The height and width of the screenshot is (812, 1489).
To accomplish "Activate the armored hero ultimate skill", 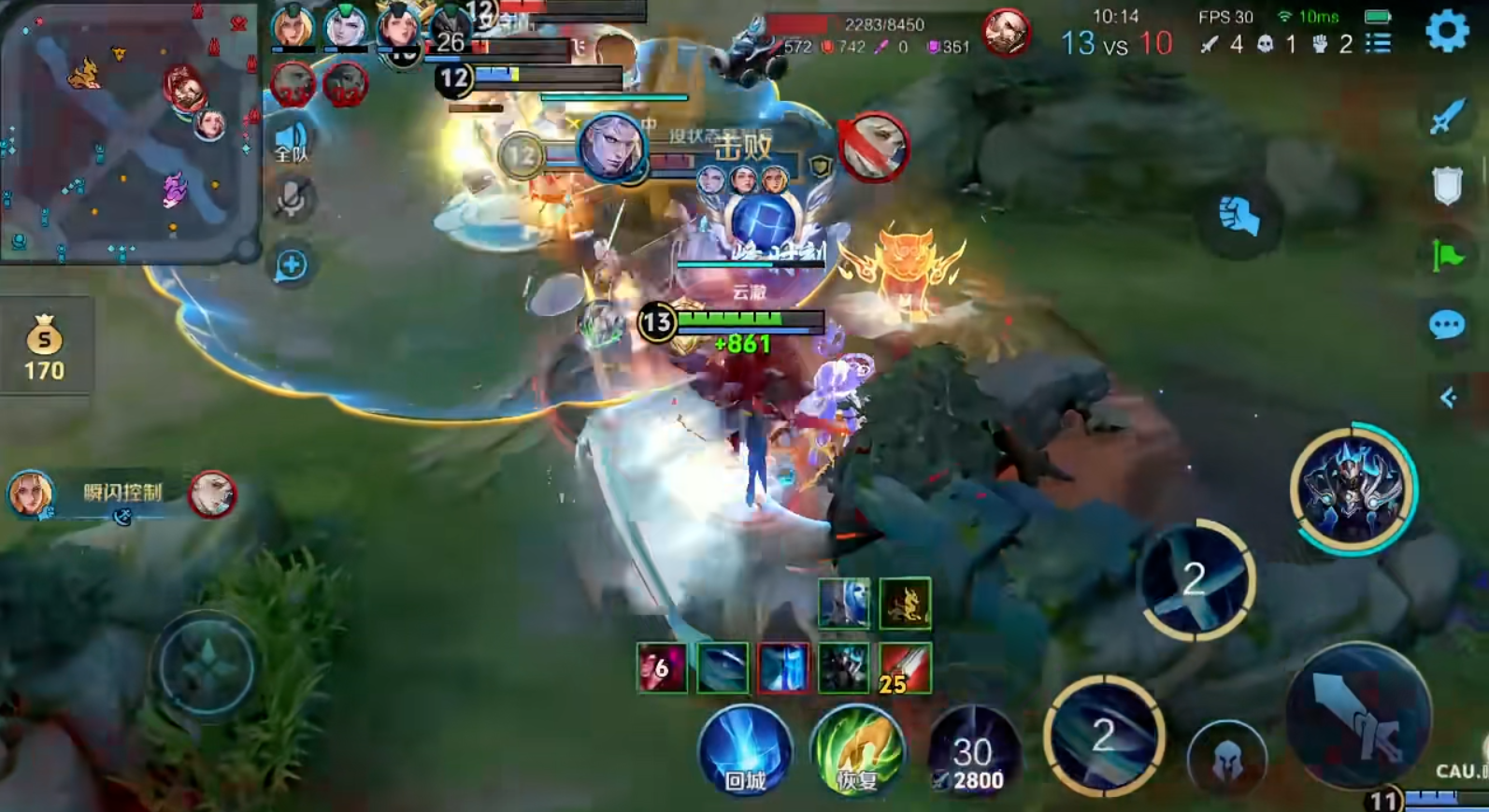I will (x=1353, y=489).
